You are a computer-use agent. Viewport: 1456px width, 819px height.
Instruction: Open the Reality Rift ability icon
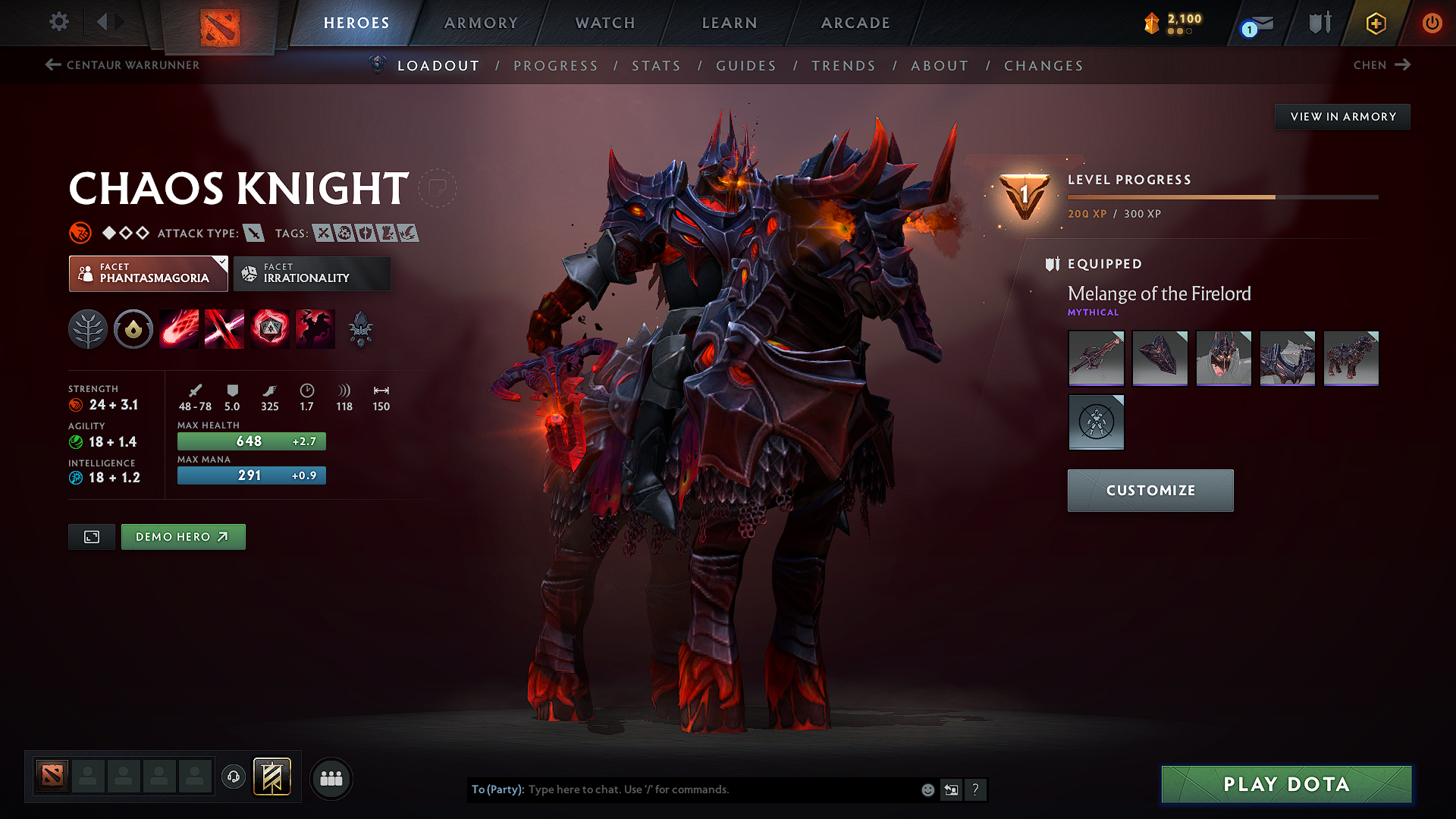pyautogui.click(x=224, y=329)
